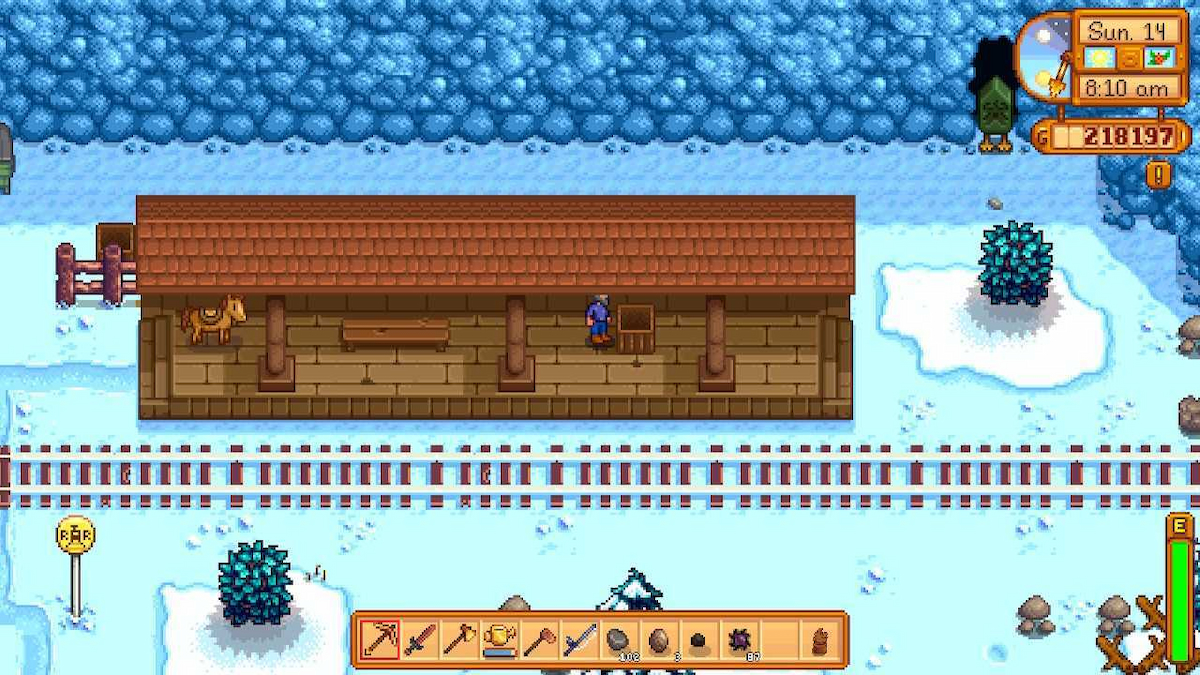This screenshot has height=675, width=1200.
Task: Select the golden watering can
Action: click(x=499, y=640)
